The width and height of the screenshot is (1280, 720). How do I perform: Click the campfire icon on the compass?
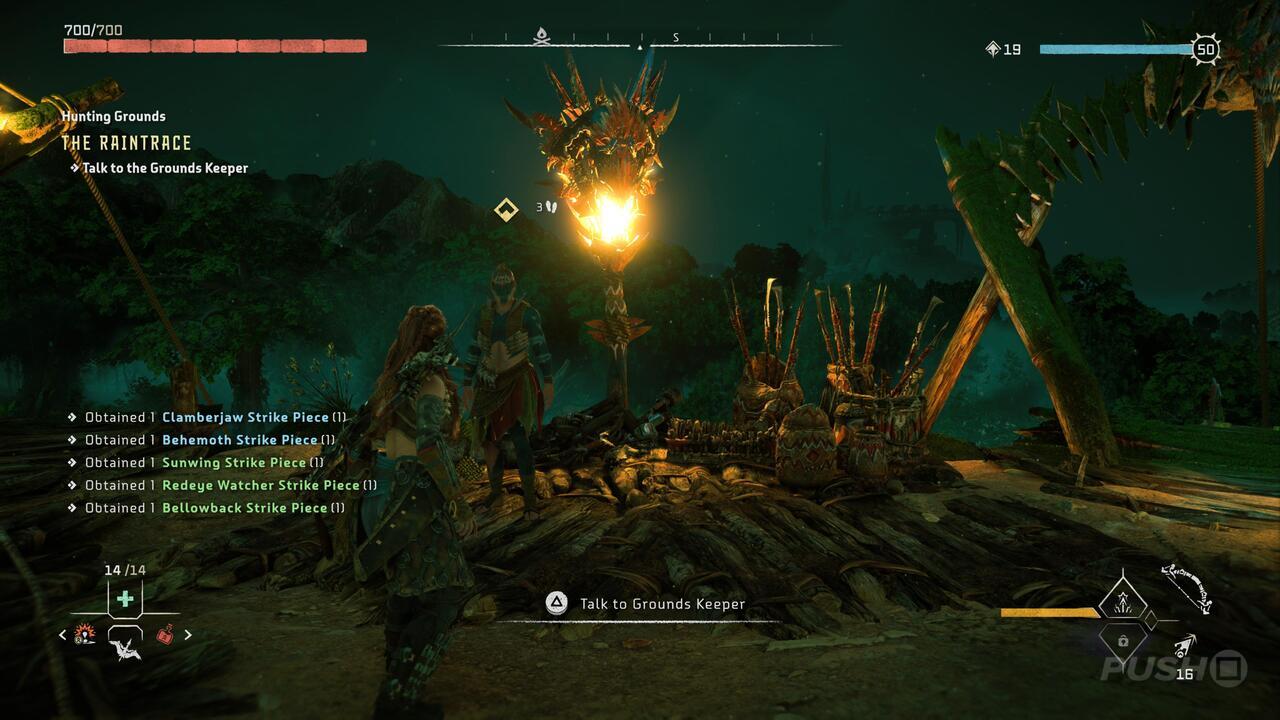[x=541, y=35]
